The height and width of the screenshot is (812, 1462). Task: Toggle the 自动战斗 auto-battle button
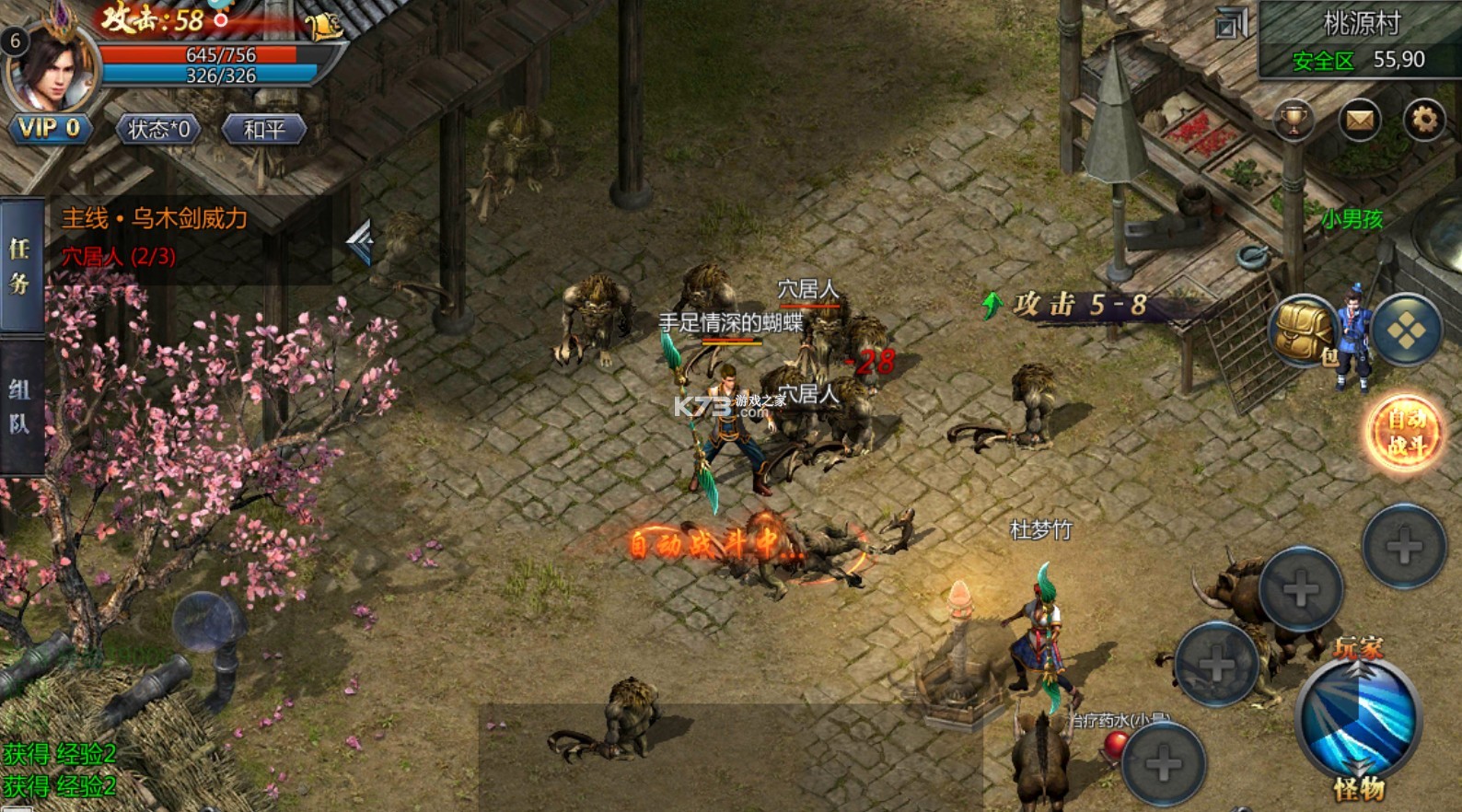1405,433
